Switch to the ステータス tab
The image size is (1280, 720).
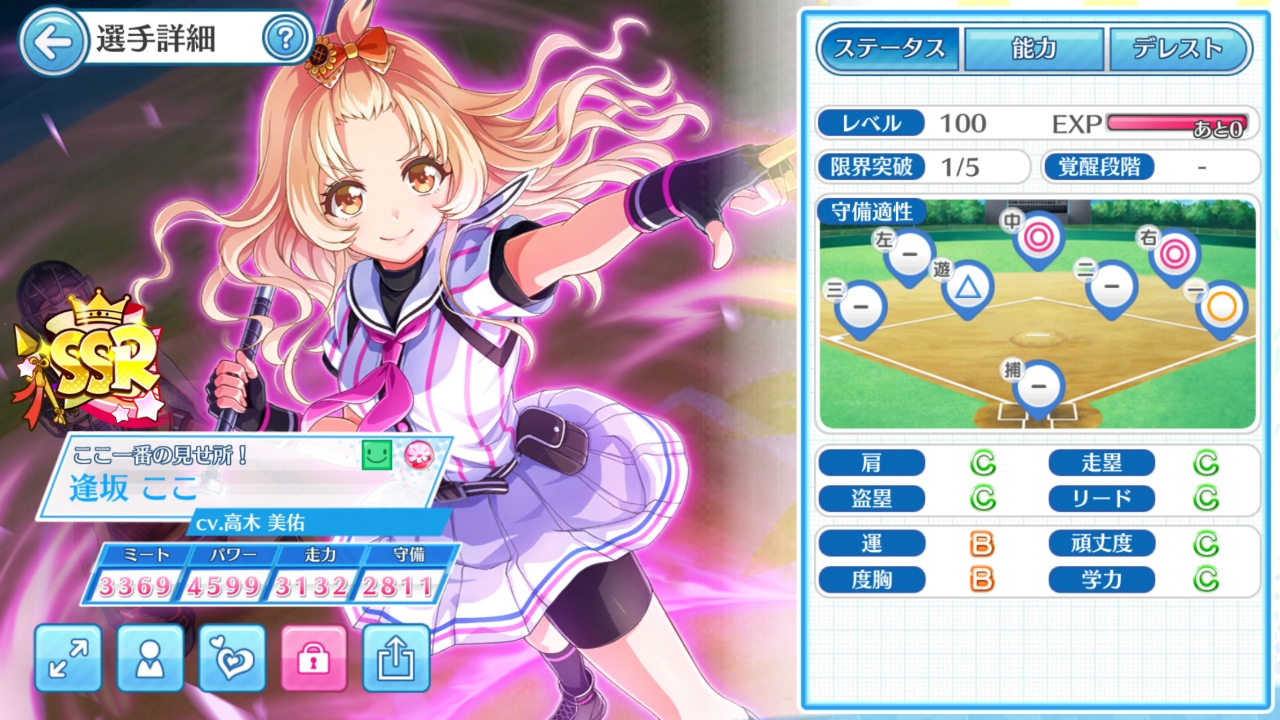889,48
